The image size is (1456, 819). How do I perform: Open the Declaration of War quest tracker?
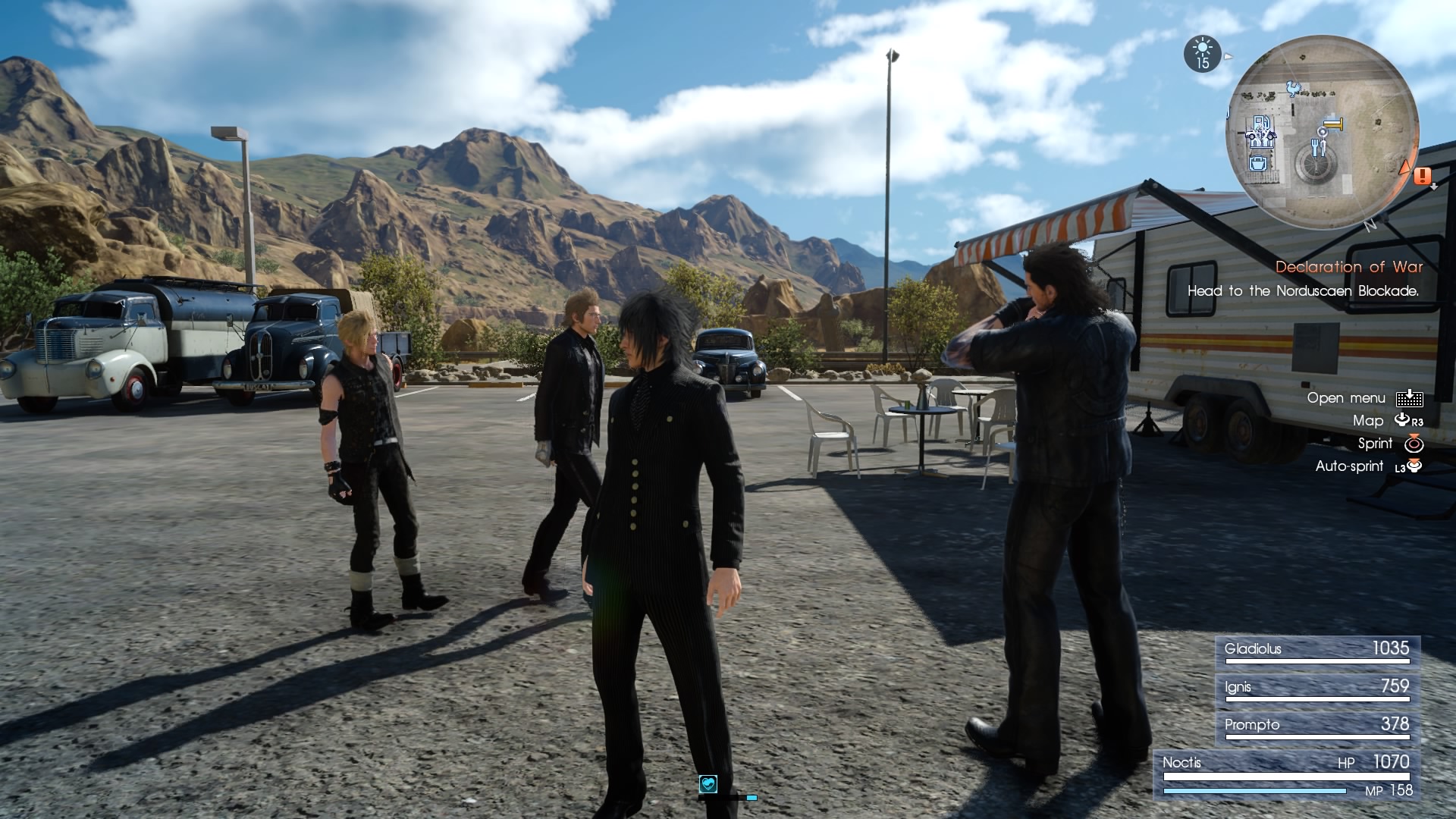pyautogui.click(x=1348, y=267)
